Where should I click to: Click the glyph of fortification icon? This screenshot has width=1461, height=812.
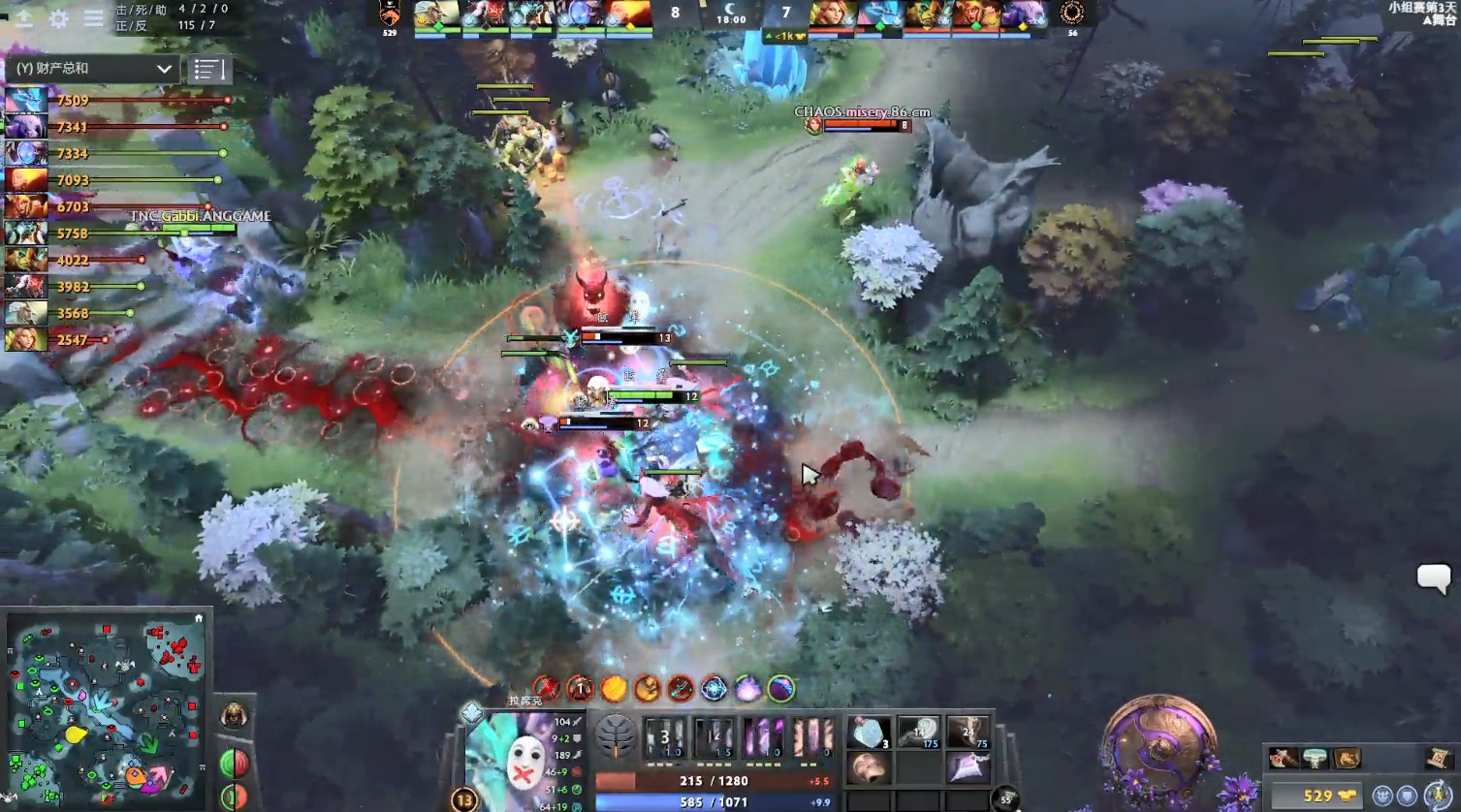coord(1407,796)
